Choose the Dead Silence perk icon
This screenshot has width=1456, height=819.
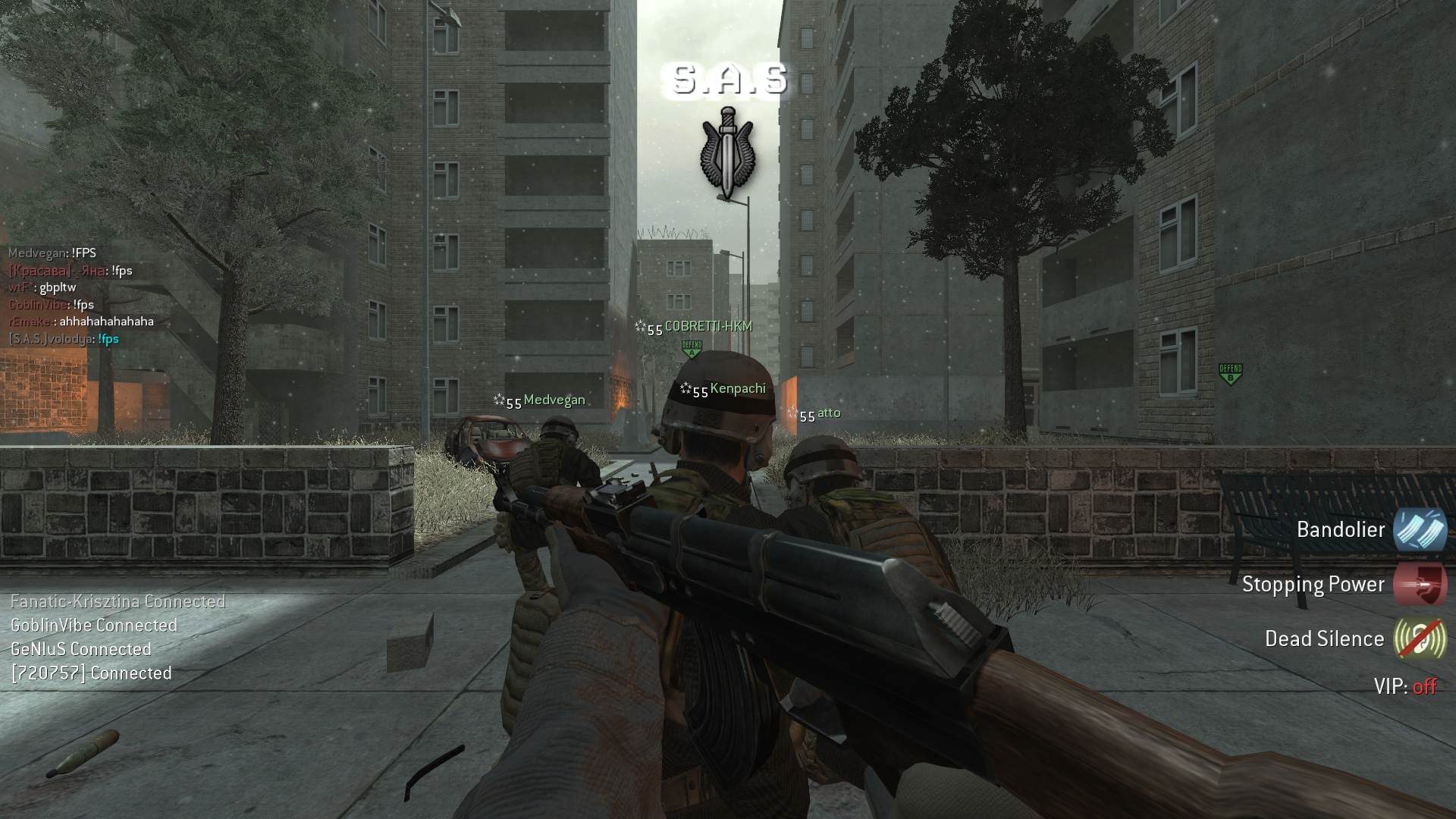coord(1419,639)
